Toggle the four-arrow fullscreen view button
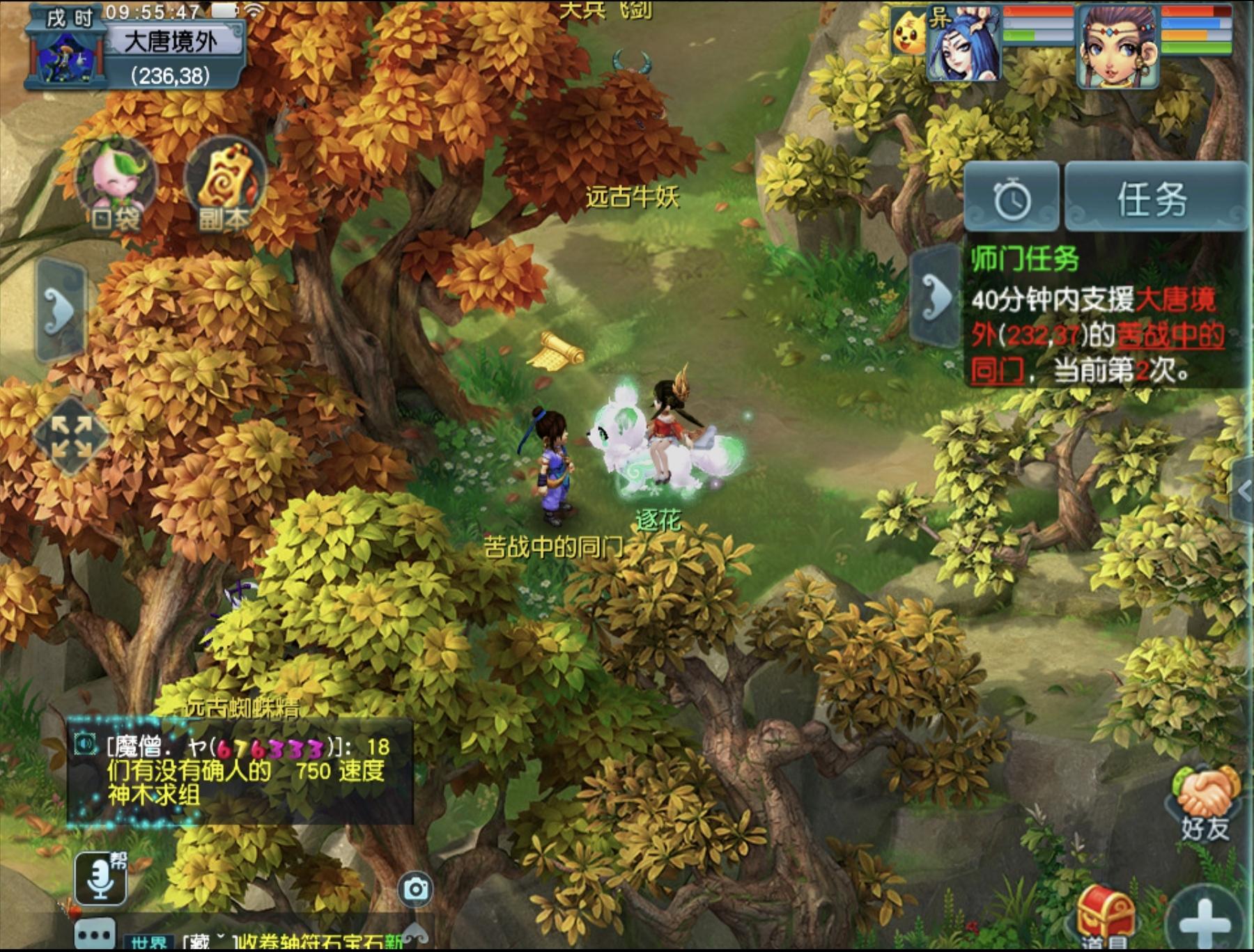Image resolution: width=1254 pixels, height=952 pixels. [72, 437]
